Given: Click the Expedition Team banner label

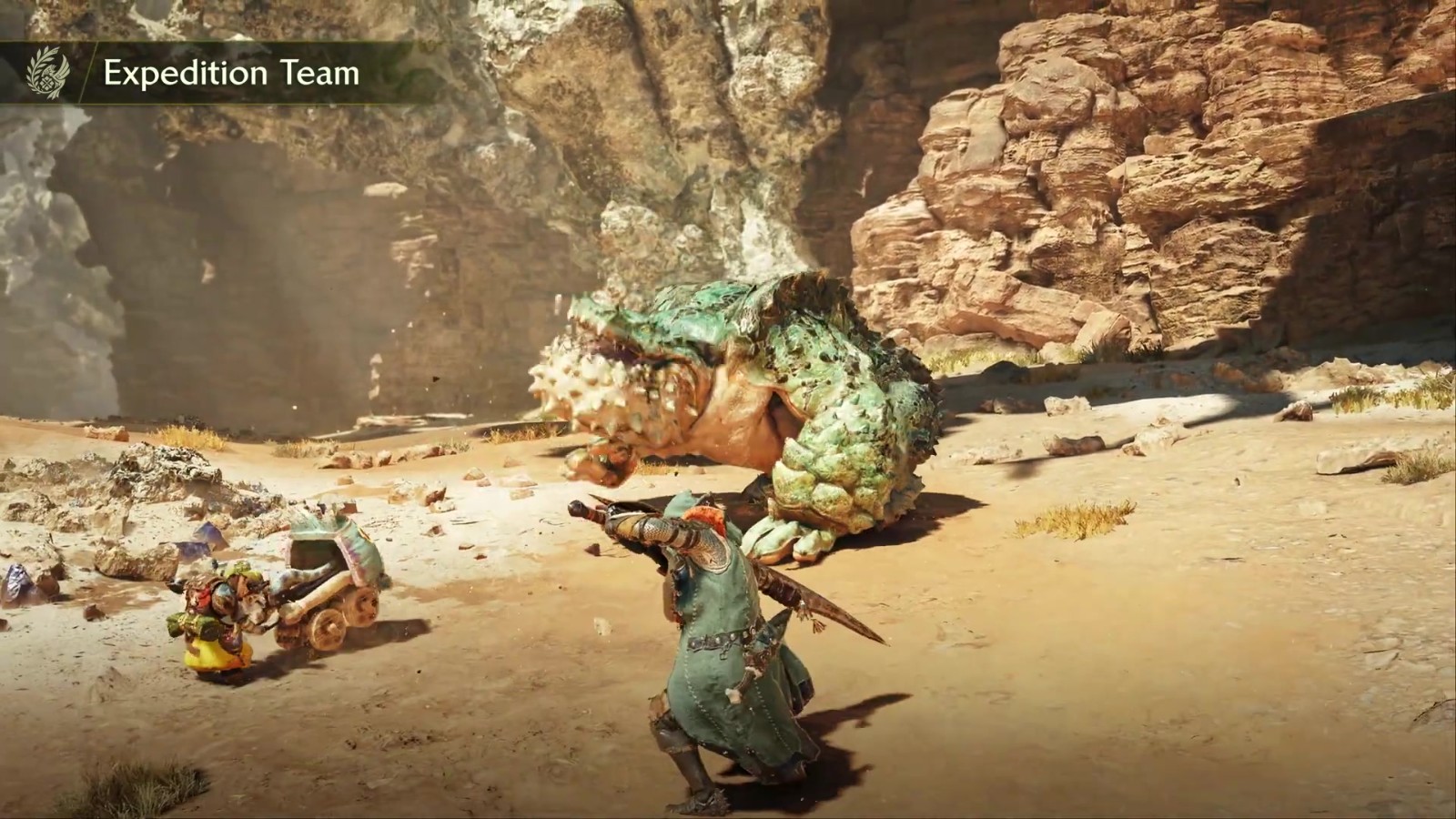Looking at the screenshot, I should point(231,73).
